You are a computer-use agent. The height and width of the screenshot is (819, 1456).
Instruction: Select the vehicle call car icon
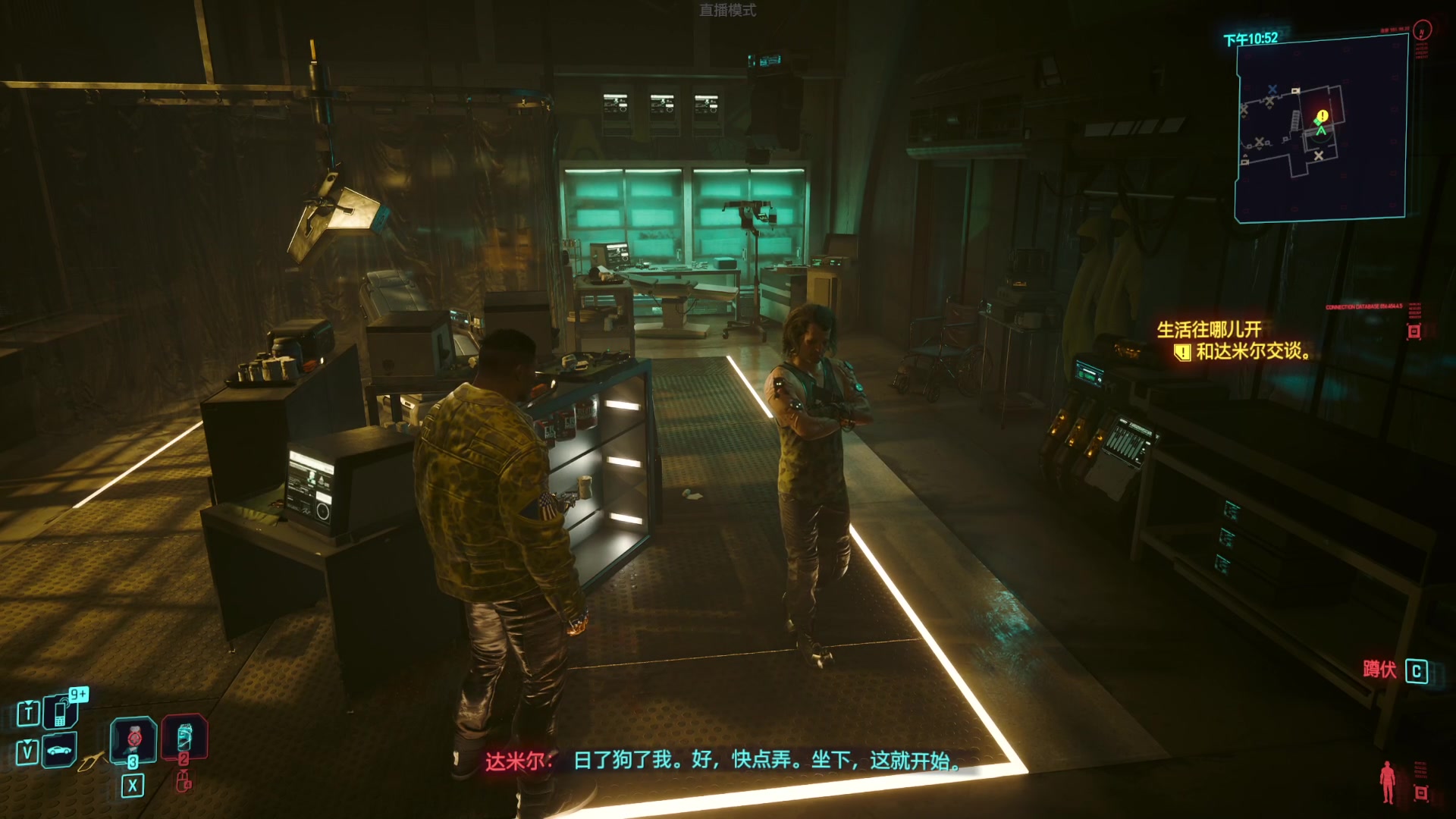coord(59,751)
